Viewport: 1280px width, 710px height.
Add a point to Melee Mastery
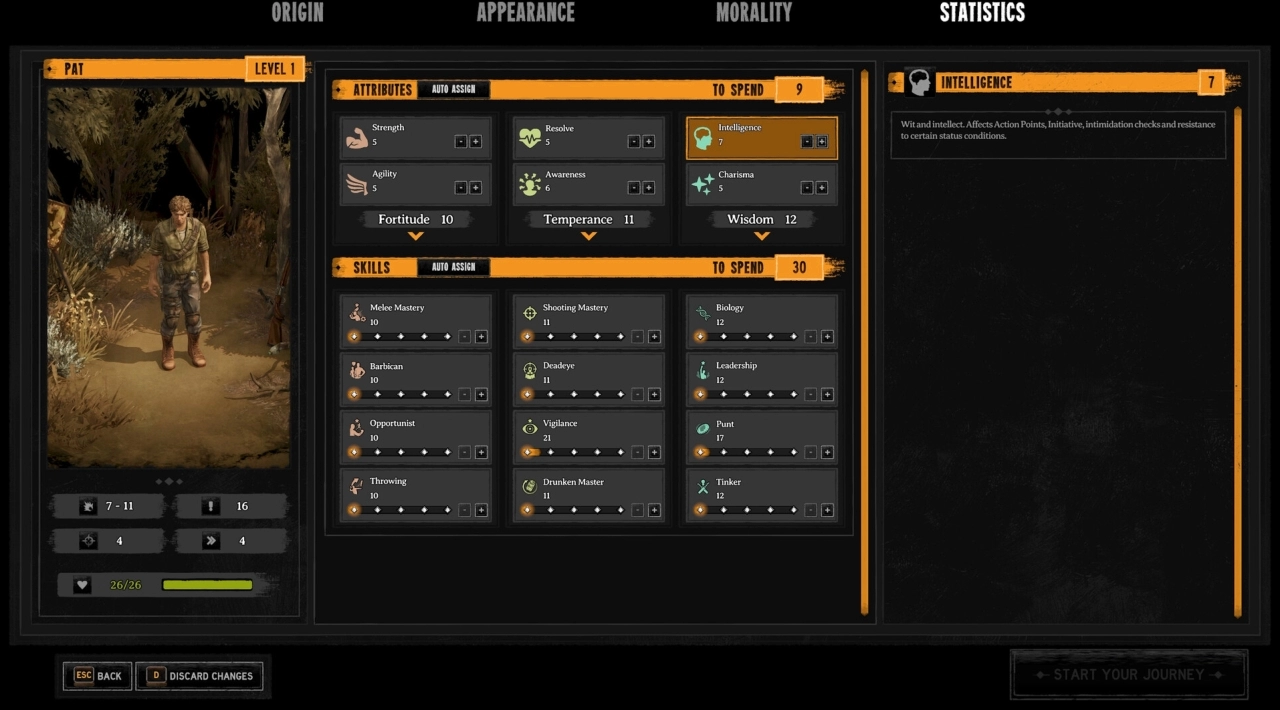pyautogui.click(x=481, y=337)
